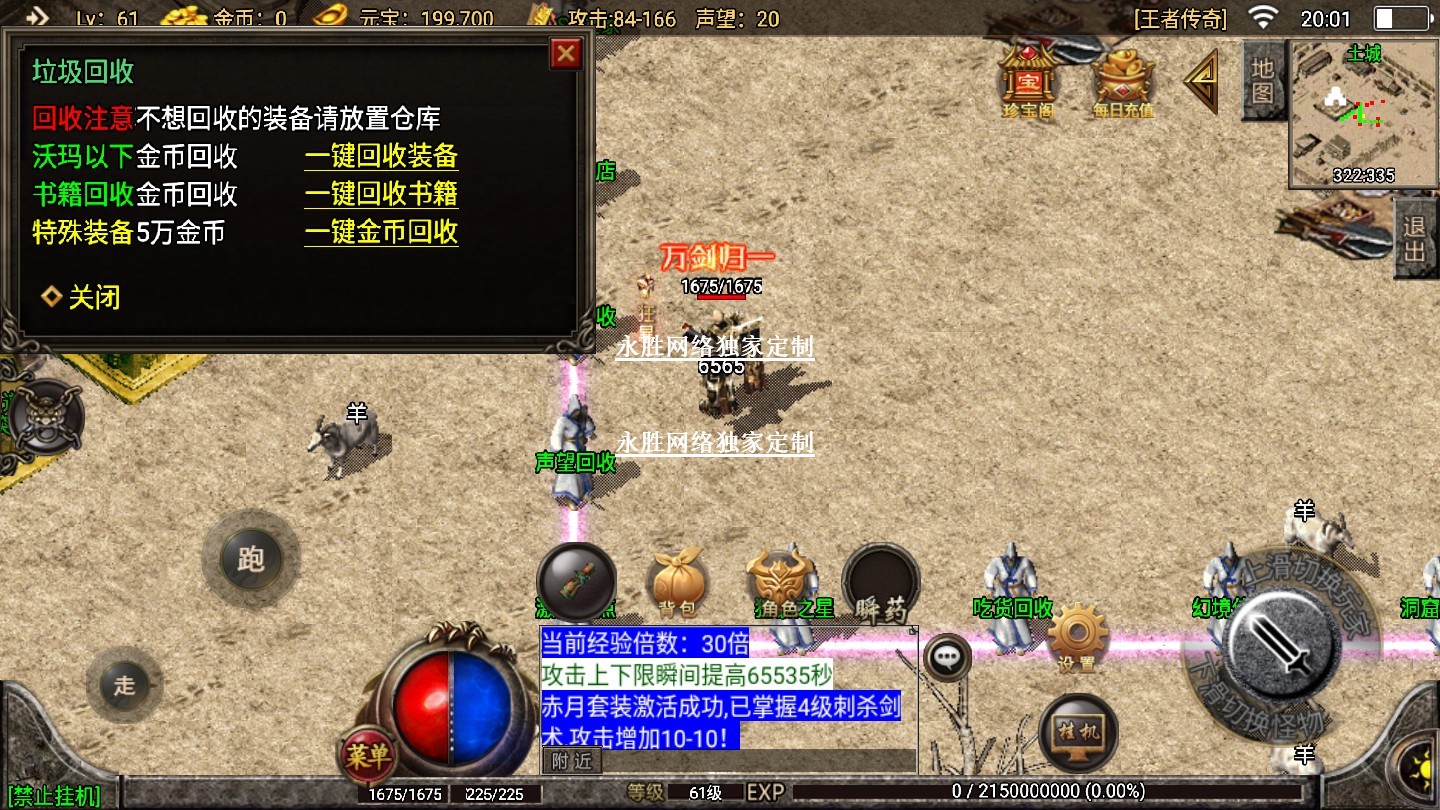
Task: Click the 关闭 option in the recycle dialog
Action: [x=82, y=297]
